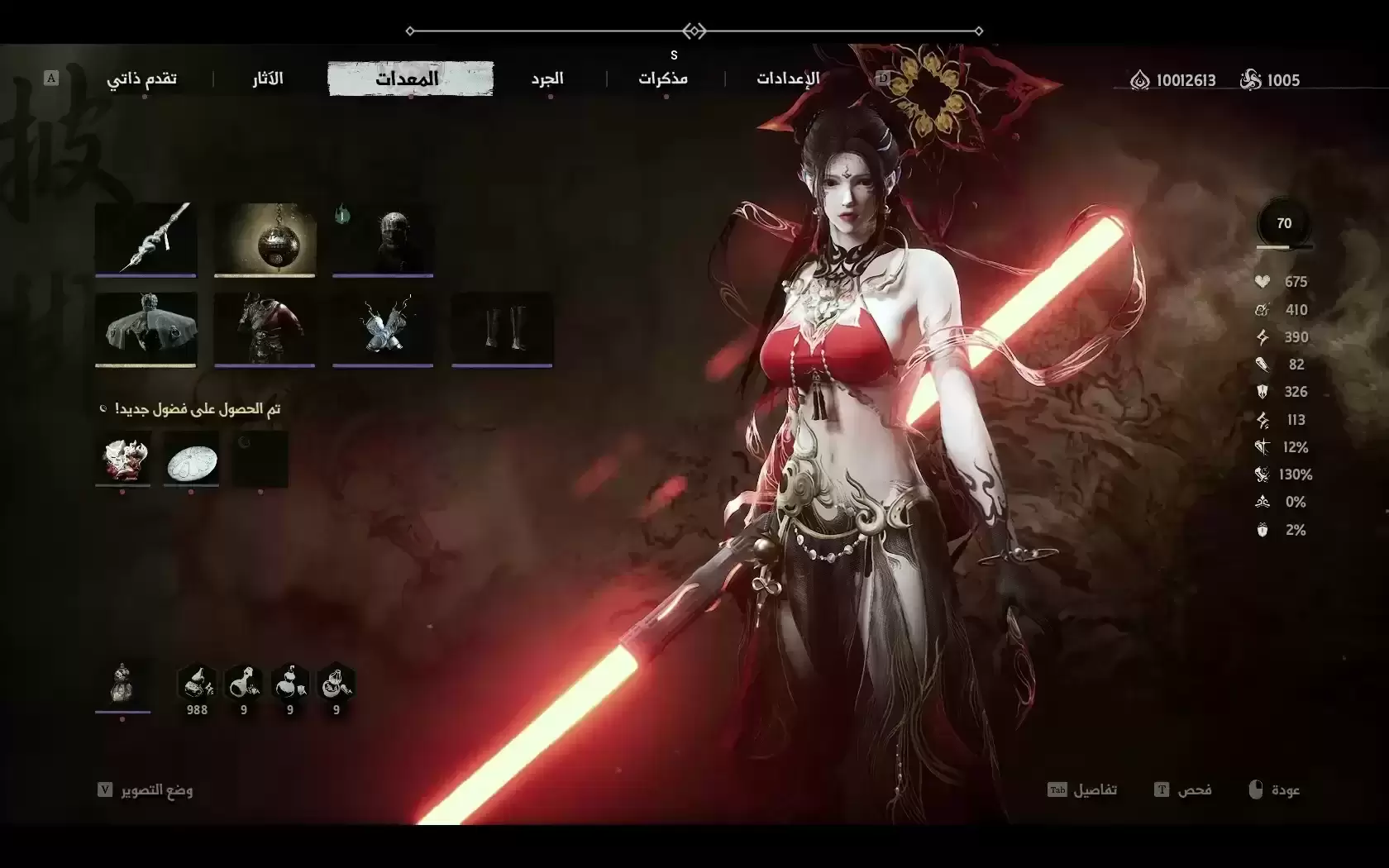The image size is (1389, 868).
Task: Select the staff weapon slot
Action: point(146,238)
